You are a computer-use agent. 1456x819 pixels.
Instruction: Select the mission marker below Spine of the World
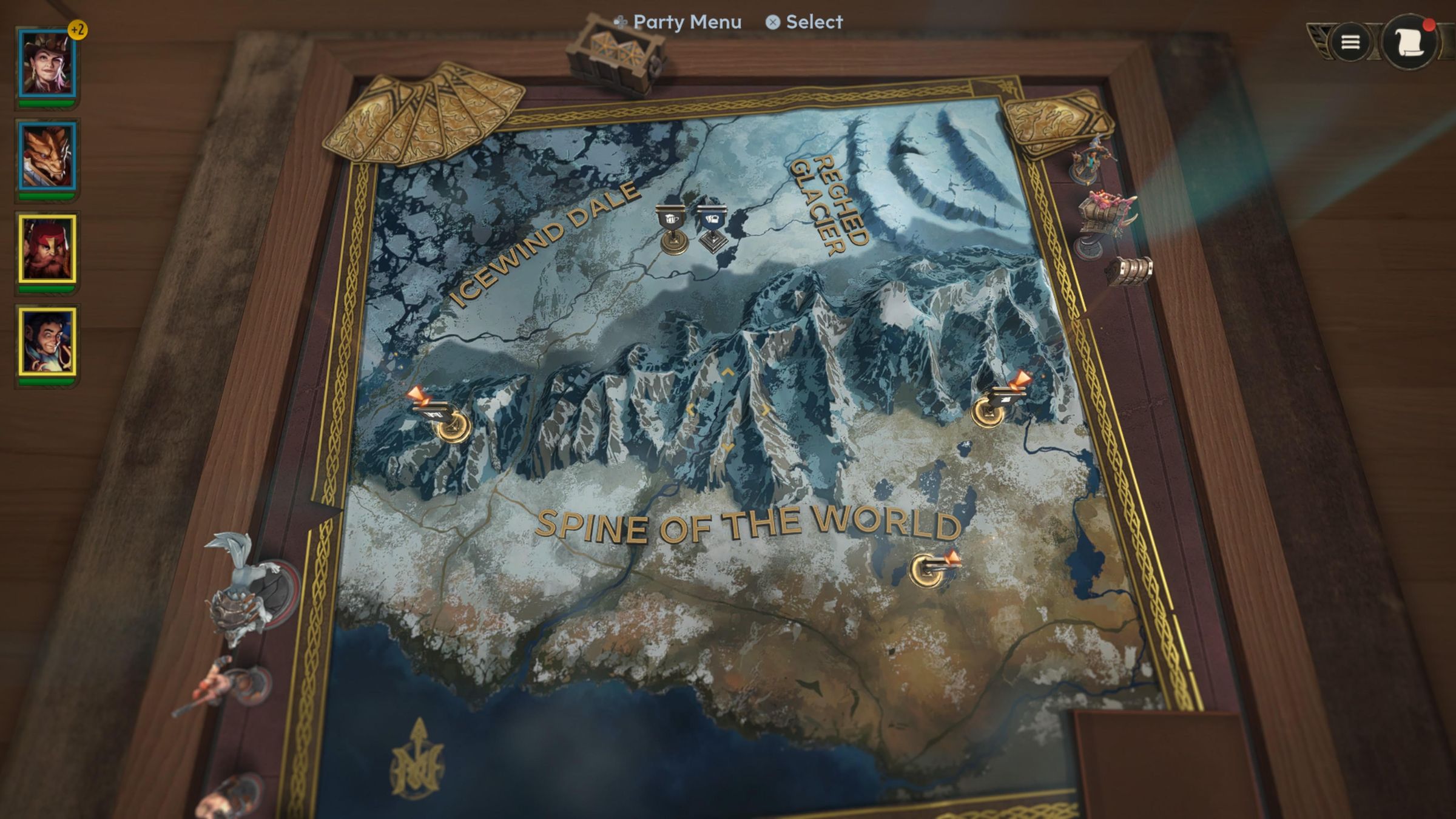(x=931, y=568)
